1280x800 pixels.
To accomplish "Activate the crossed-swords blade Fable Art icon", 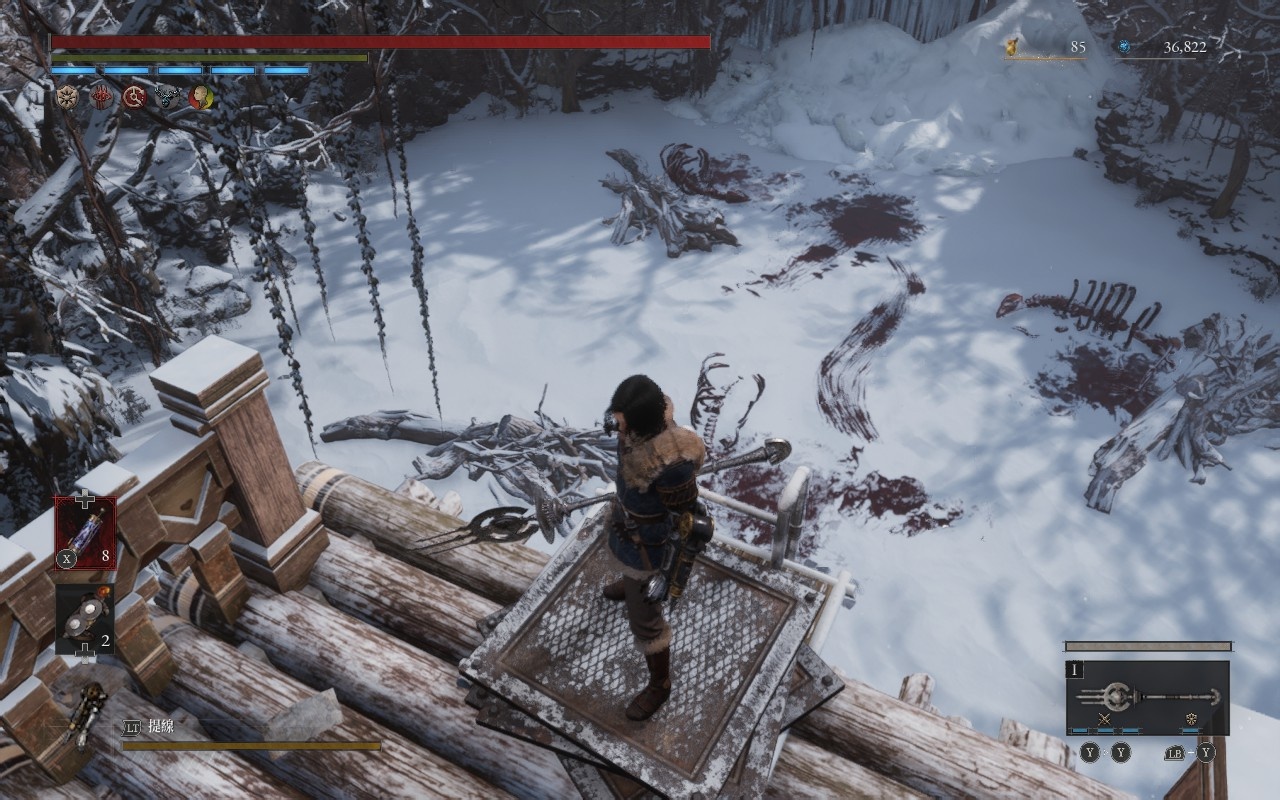I will click(1105, 719).
